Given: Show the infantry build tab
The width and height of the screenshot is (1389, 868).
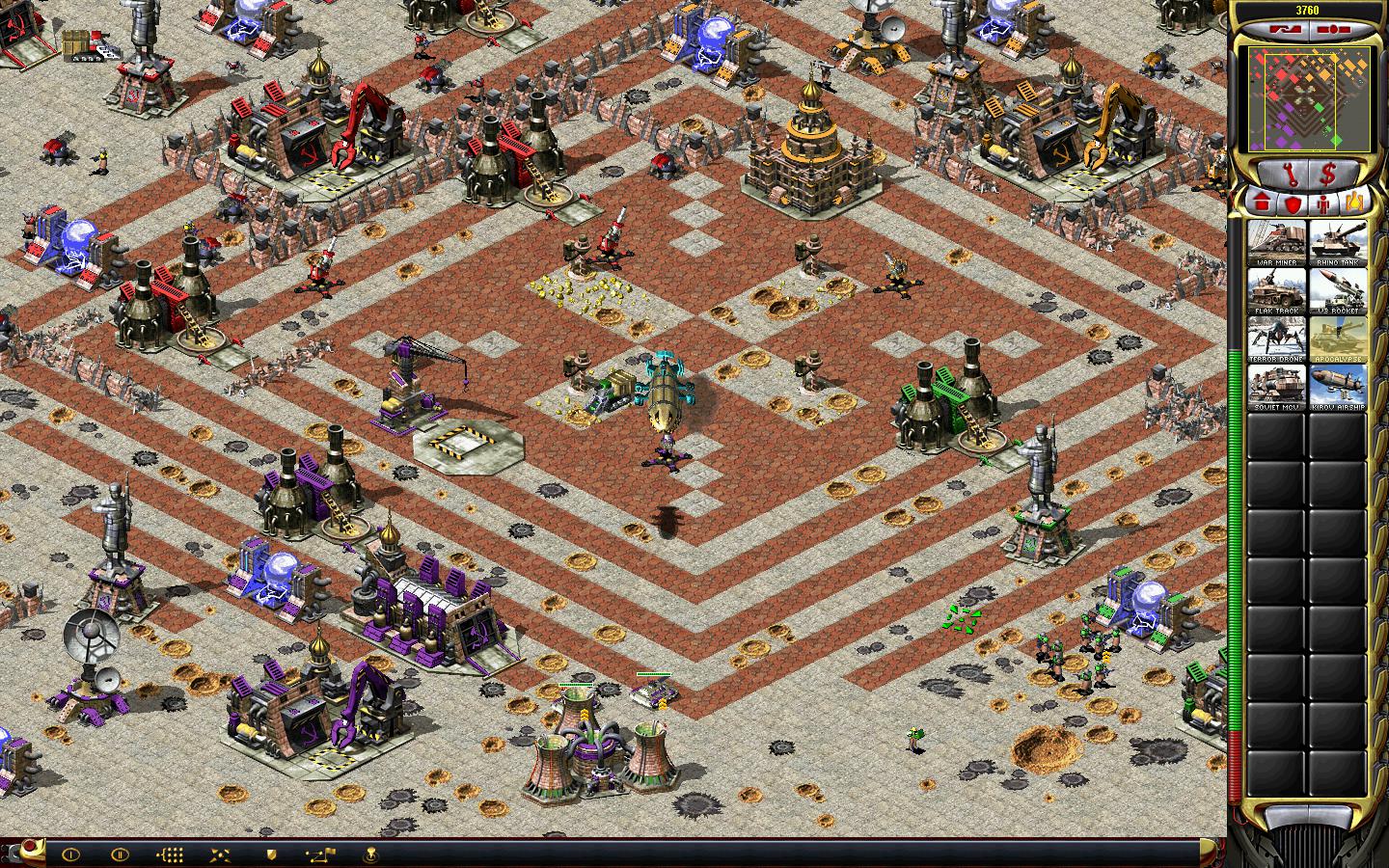Looking at the screenshot, I should [1323, 203].
